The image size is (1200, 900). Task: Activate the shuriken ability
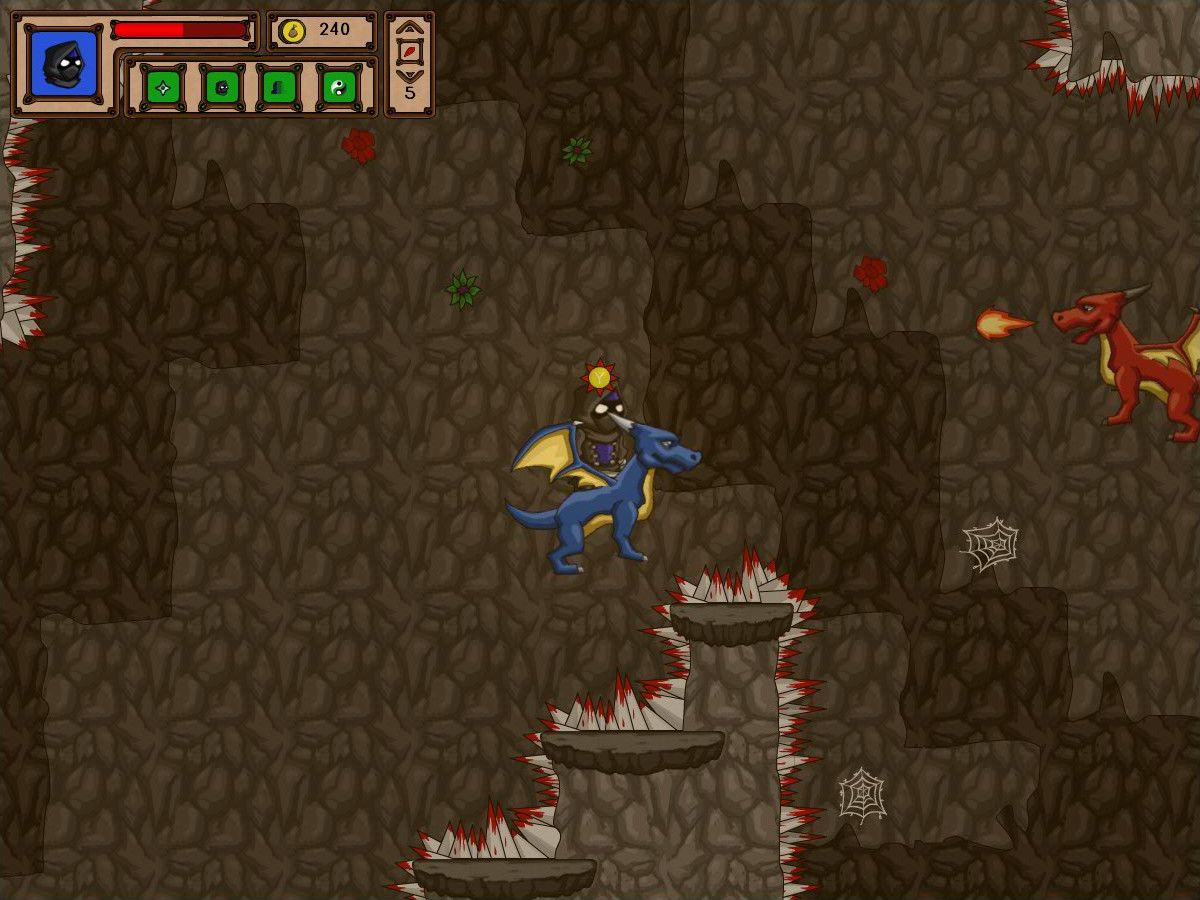pyautogui.click(x=163, y=88)
